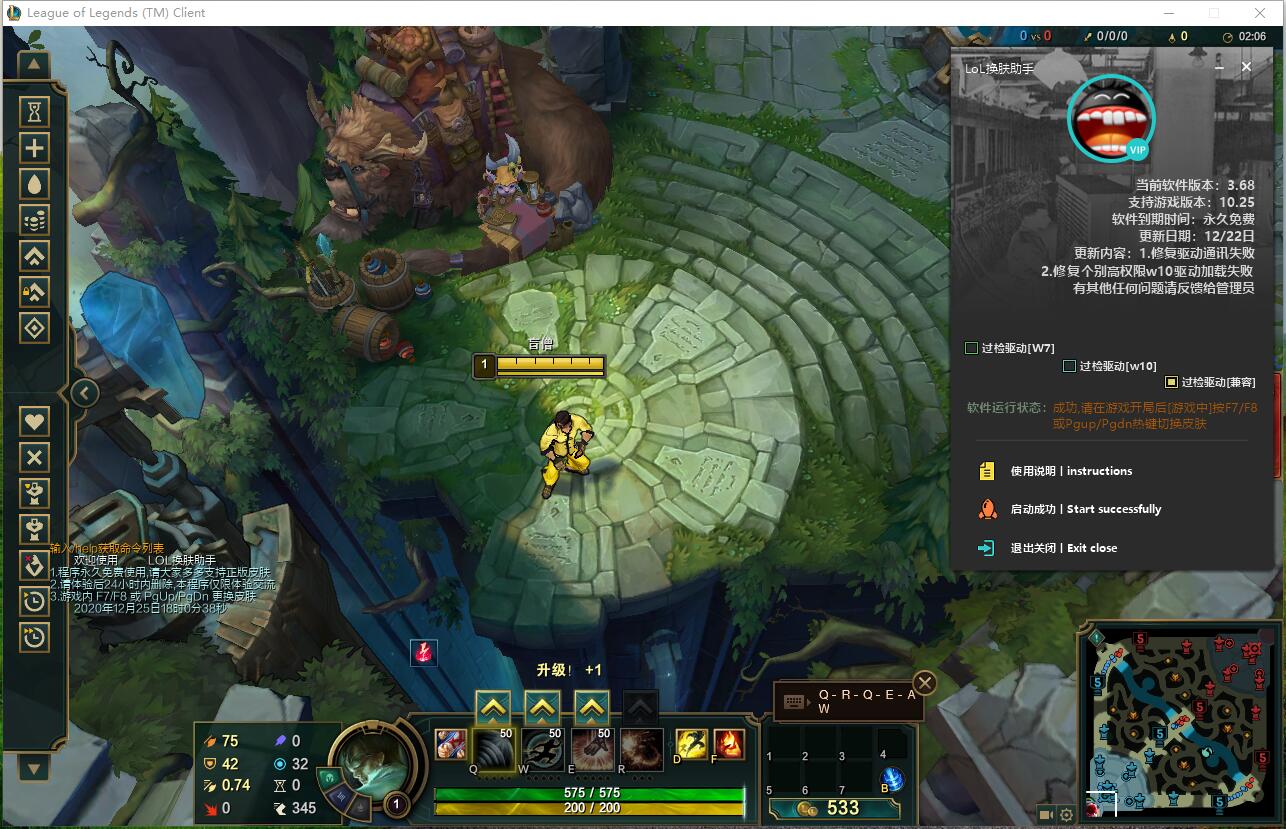Viewport: 1286px width, 829px height.
Task: Click the gold plus icon on left sidebar
Action: coord(34,147)
